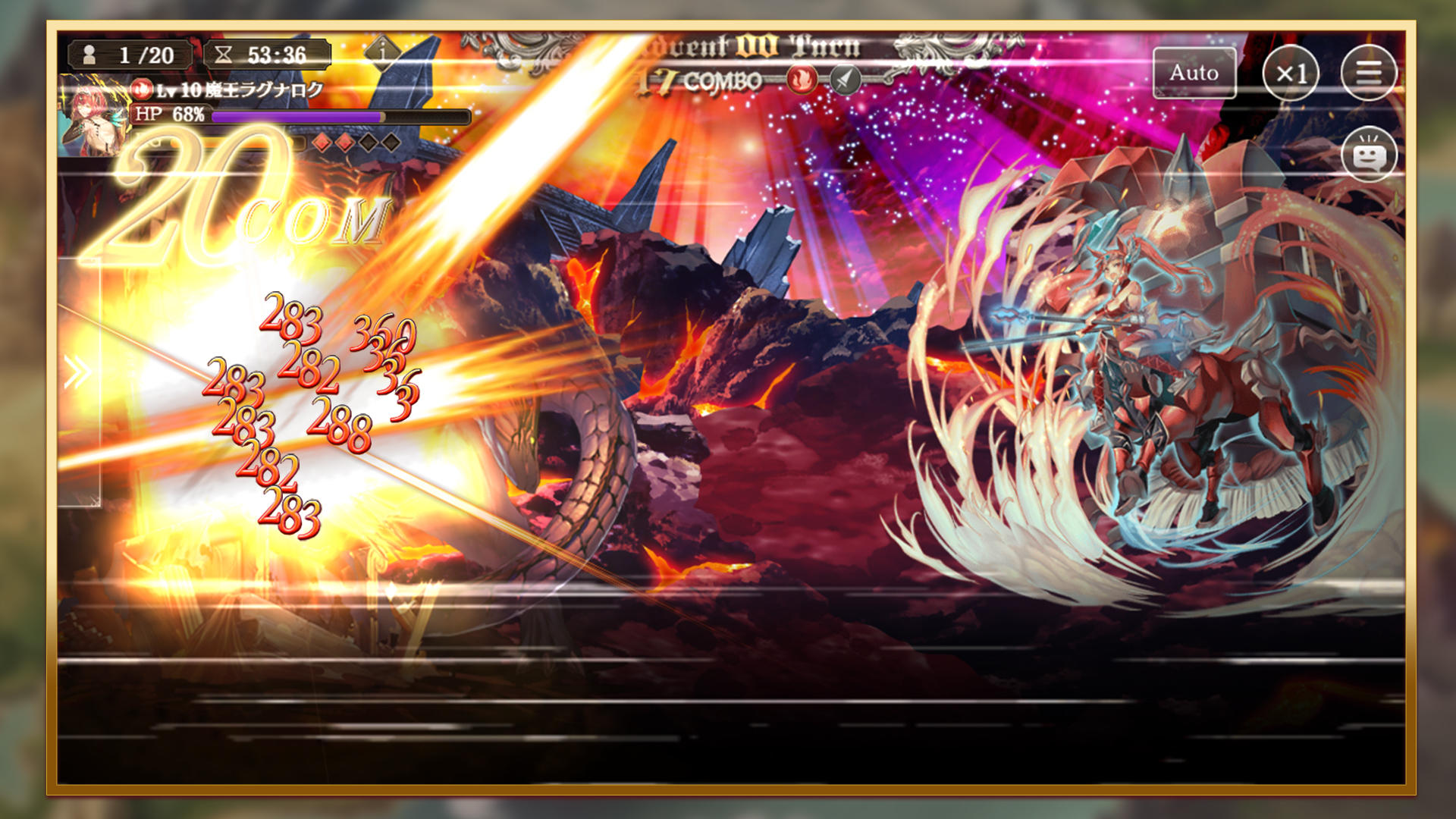Image resolution: width=1456 pixels, height=819 pixels.
Task: Open the chat stamp icon on the right edge
Action: [x=1370, y=154]
